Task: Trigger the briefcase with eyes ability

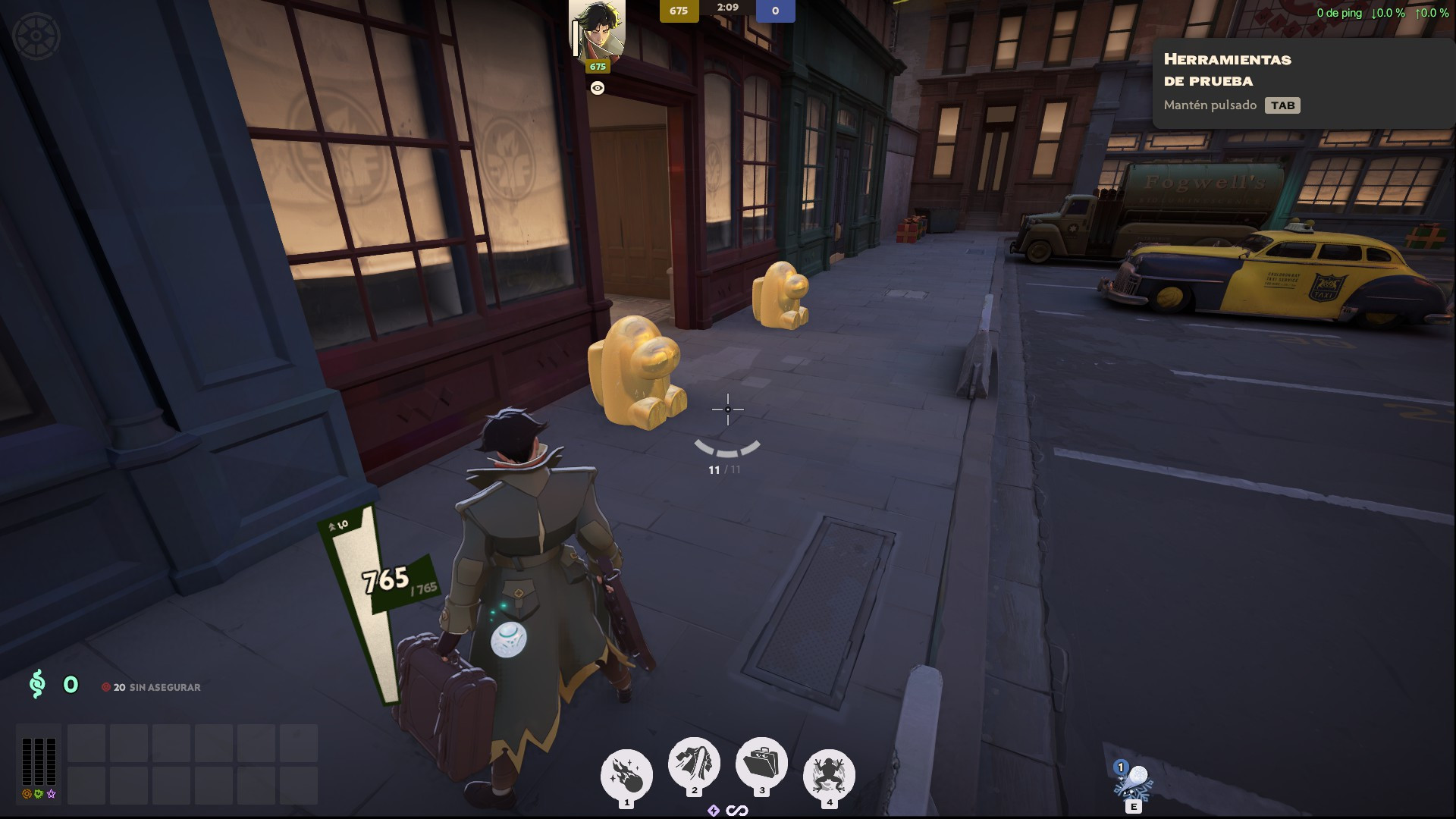Action: tap(761, 763)
